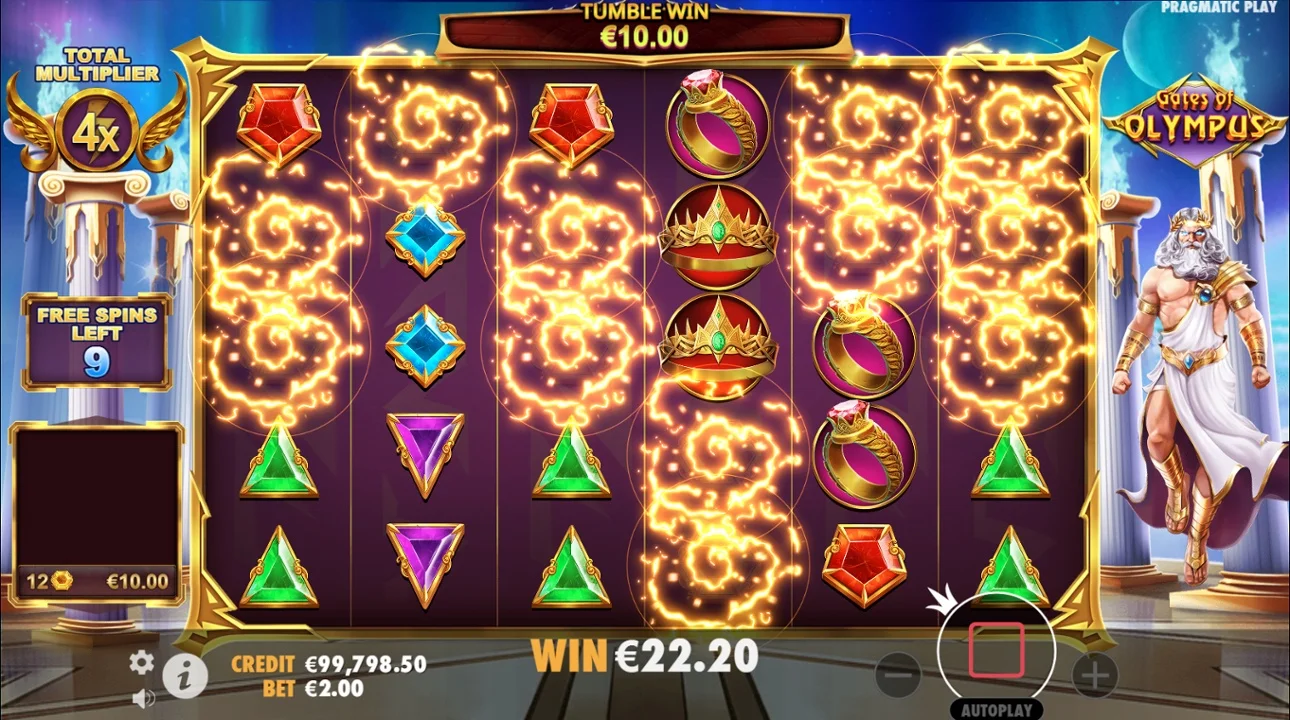The height and width of the screenshot is (720, 1290).
Task: Open the AUTOPLAY options
Action: click(997, 710)
